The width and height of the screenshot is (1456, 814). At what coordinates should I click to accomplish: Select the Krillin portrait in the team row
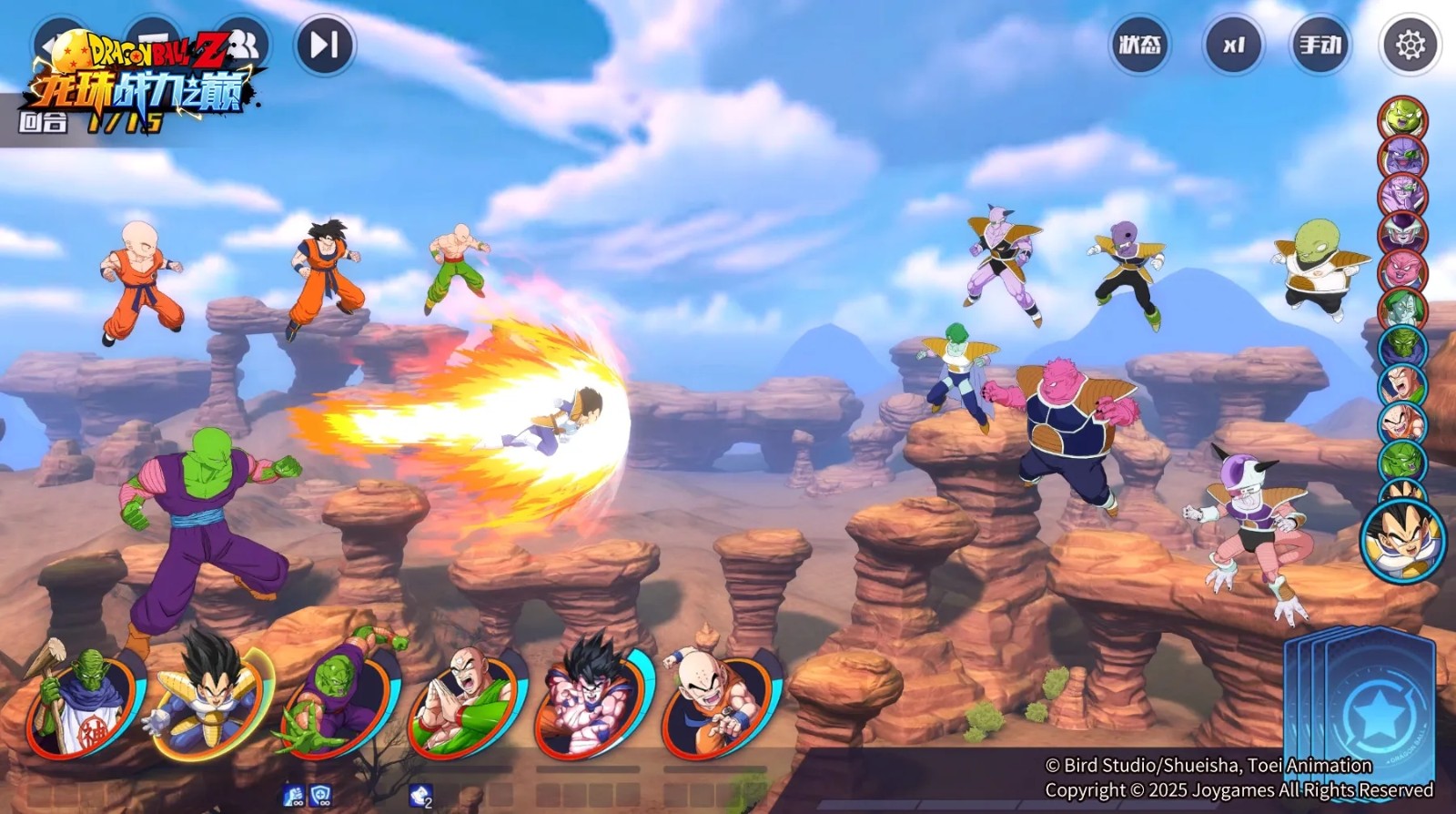tap(721, 702)
